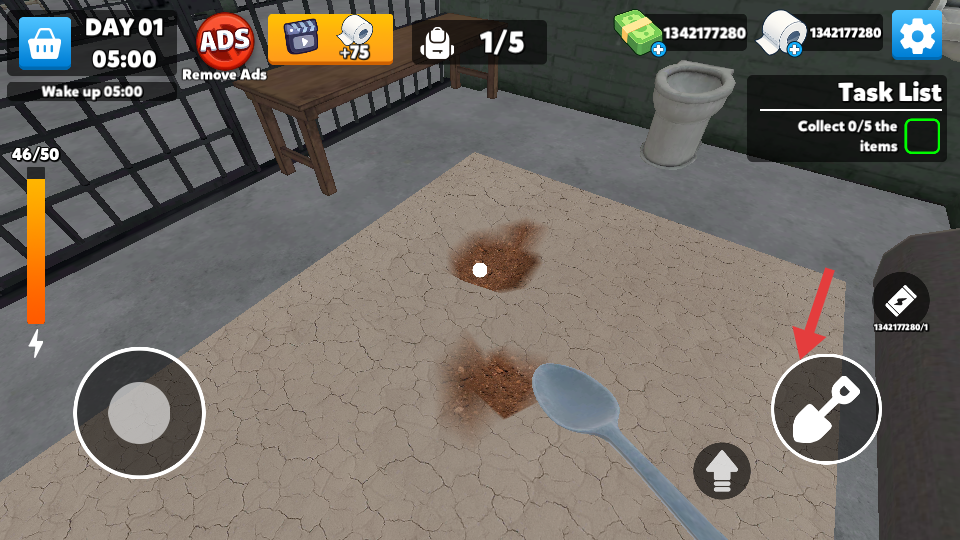This screenshot has height=540, width=960.
Task: Tick the green task checkbox
Action: point(922,136)
